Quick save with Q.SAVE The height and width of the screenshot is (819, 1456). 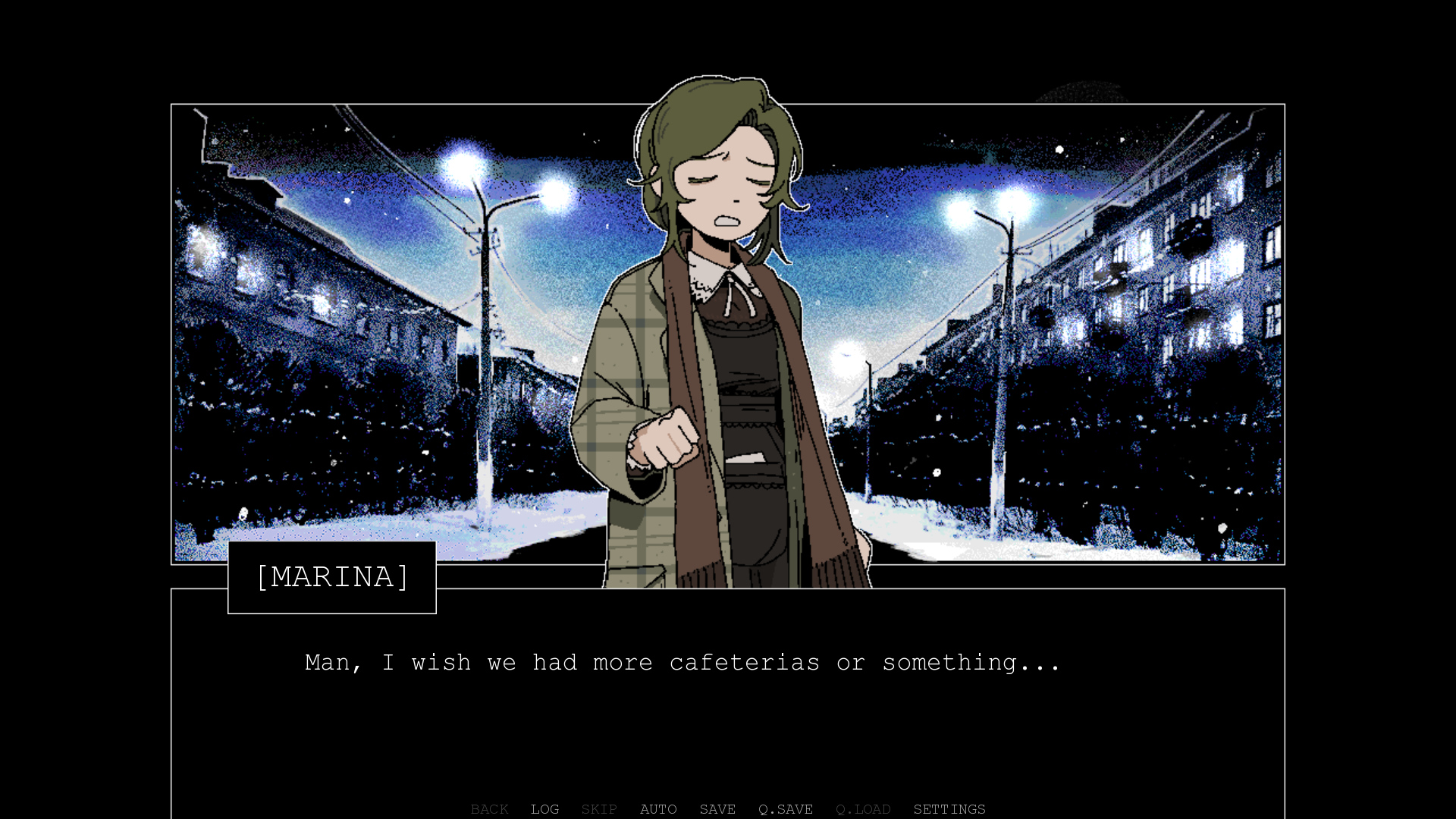[786, 809]
